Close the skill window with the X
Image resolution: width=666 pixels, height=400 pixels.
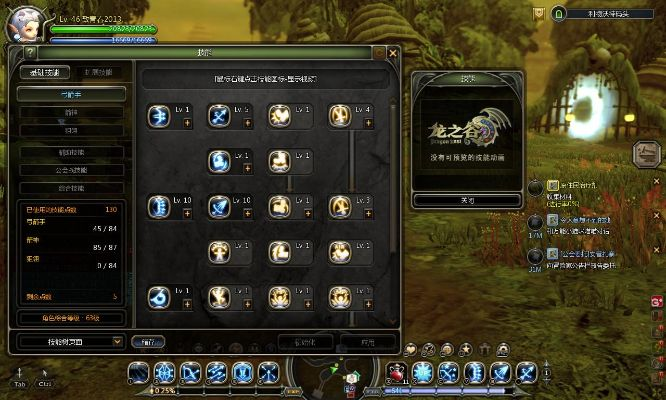(393, 53)
